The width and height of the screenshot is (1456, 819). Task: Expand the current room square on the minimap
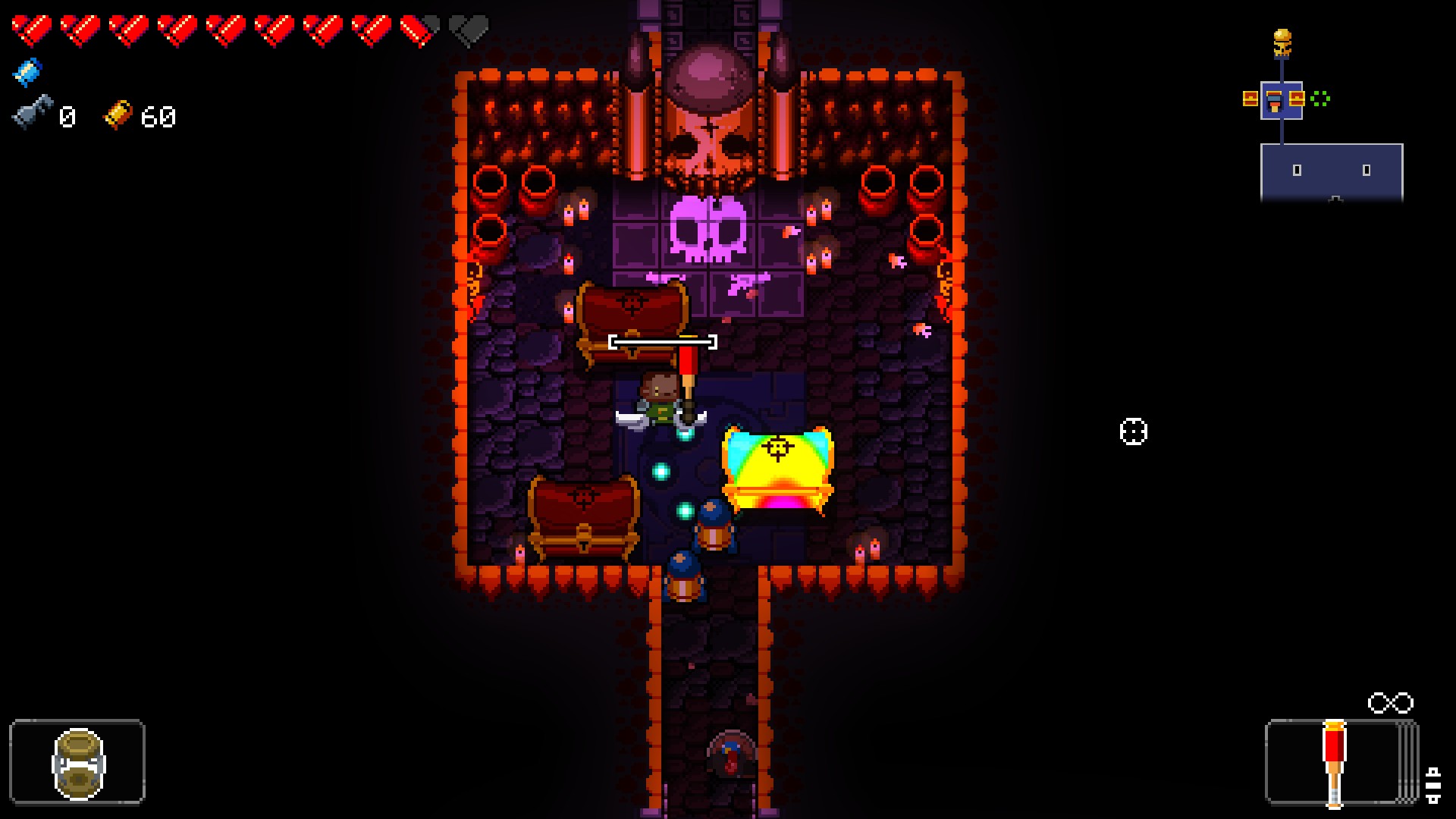[x=1282, y=99]
